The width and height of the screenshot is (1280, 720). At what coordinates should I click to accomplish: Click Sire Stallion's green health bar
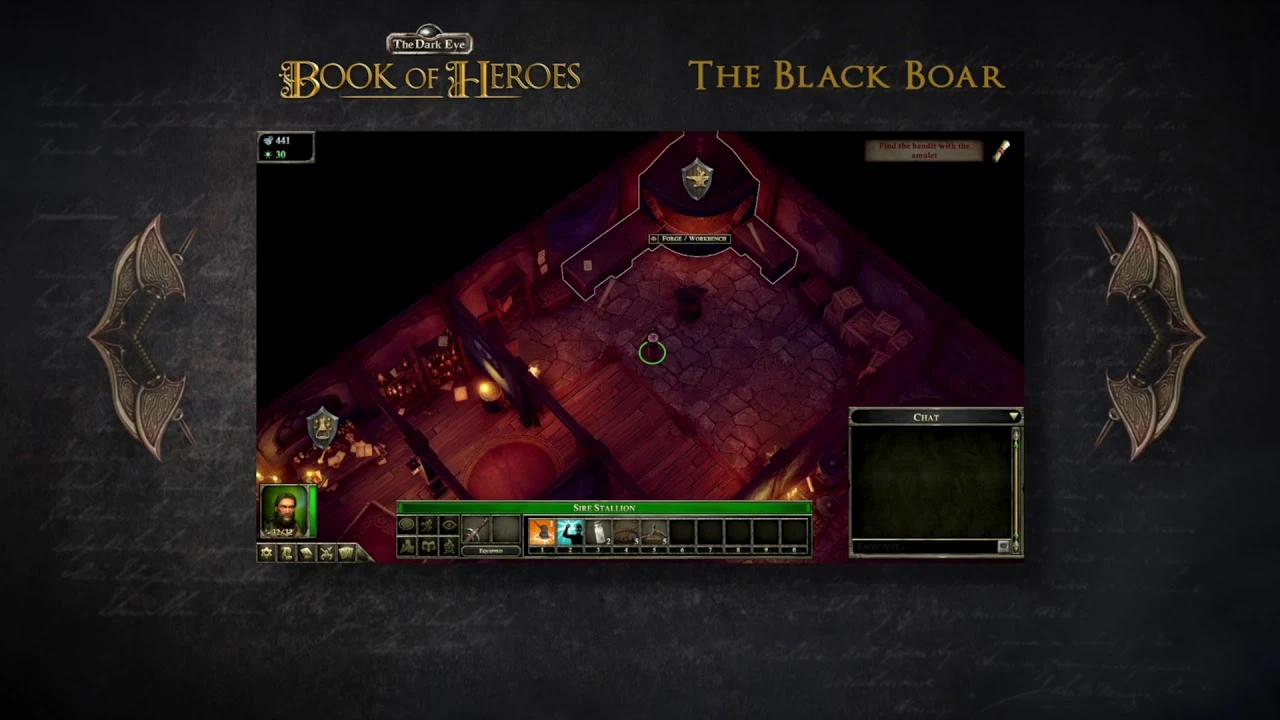point(604,508)
